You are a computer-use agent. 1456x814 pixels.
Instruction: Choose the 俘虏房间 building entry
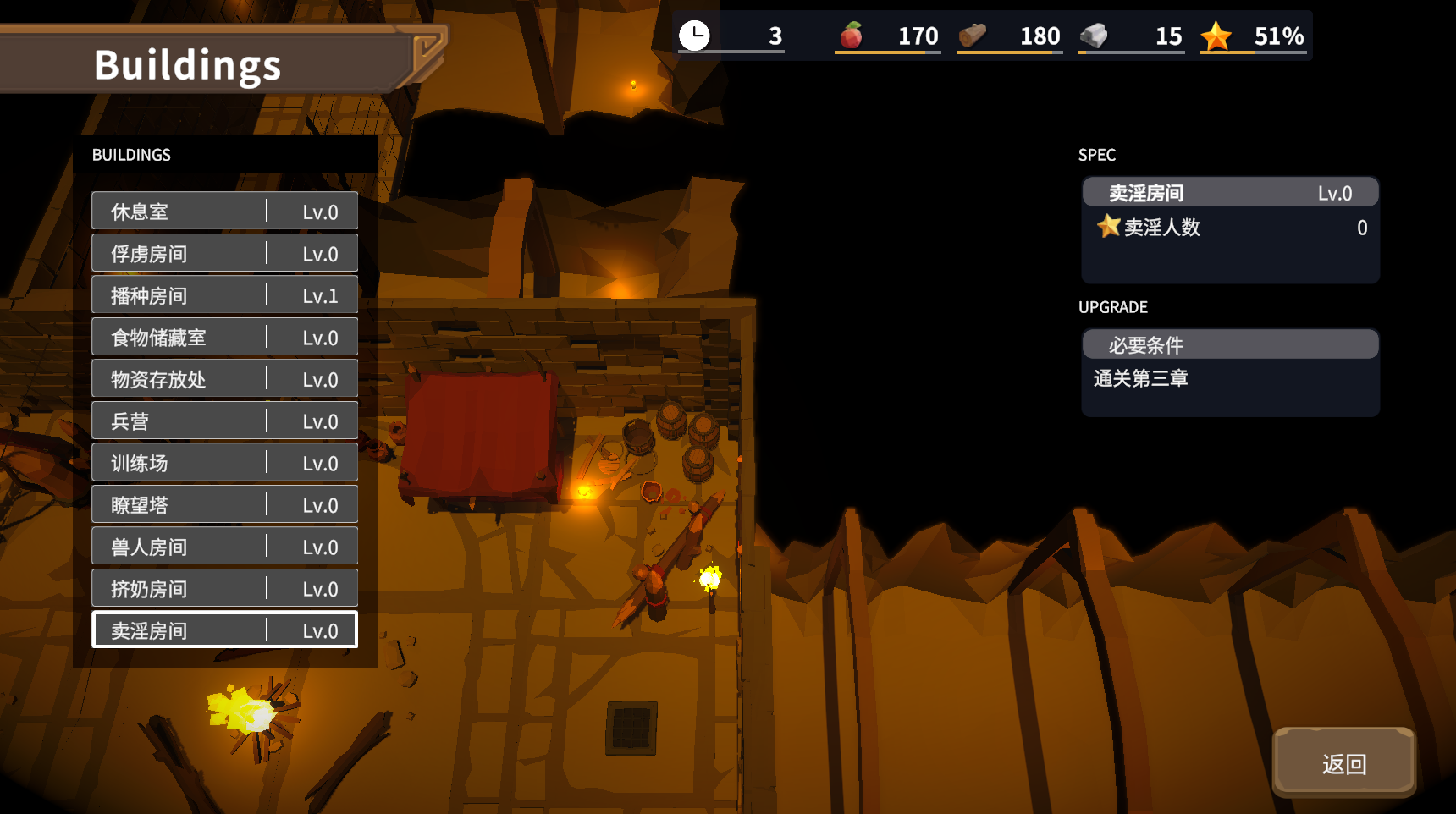coord(224,254)
